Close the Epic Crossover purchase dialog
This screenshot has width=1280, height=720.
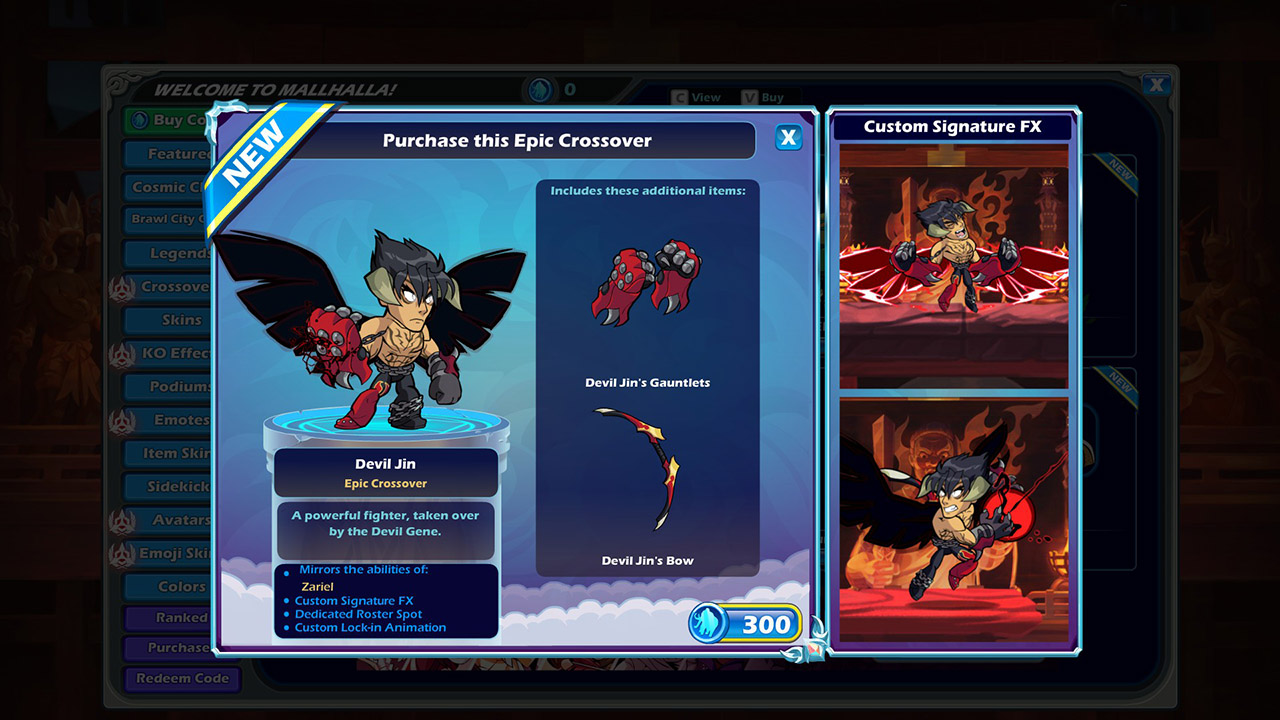(789, 138)
